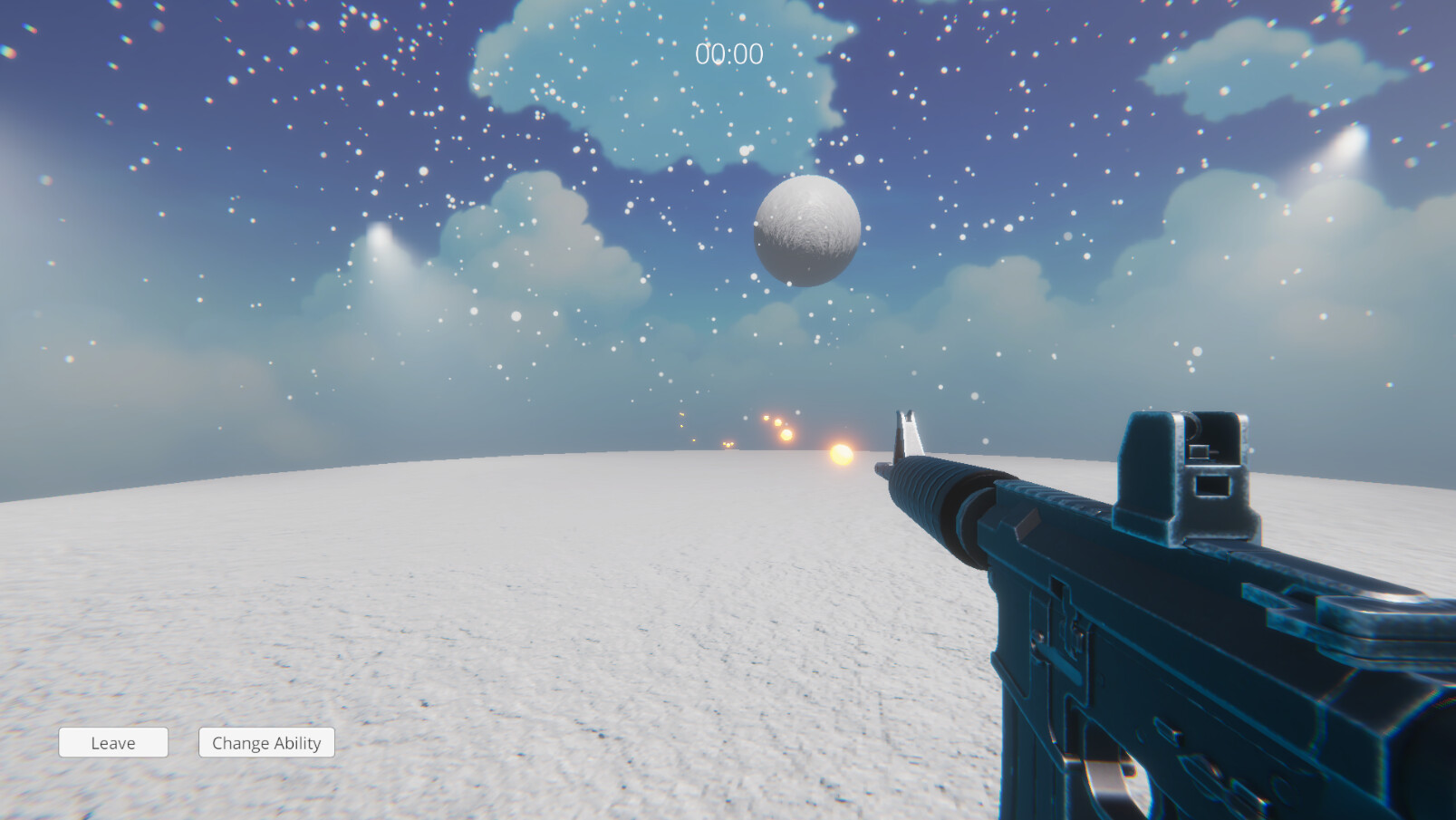Click the large white floating sphere target
Screen dimensions: 1456x820
805,231
